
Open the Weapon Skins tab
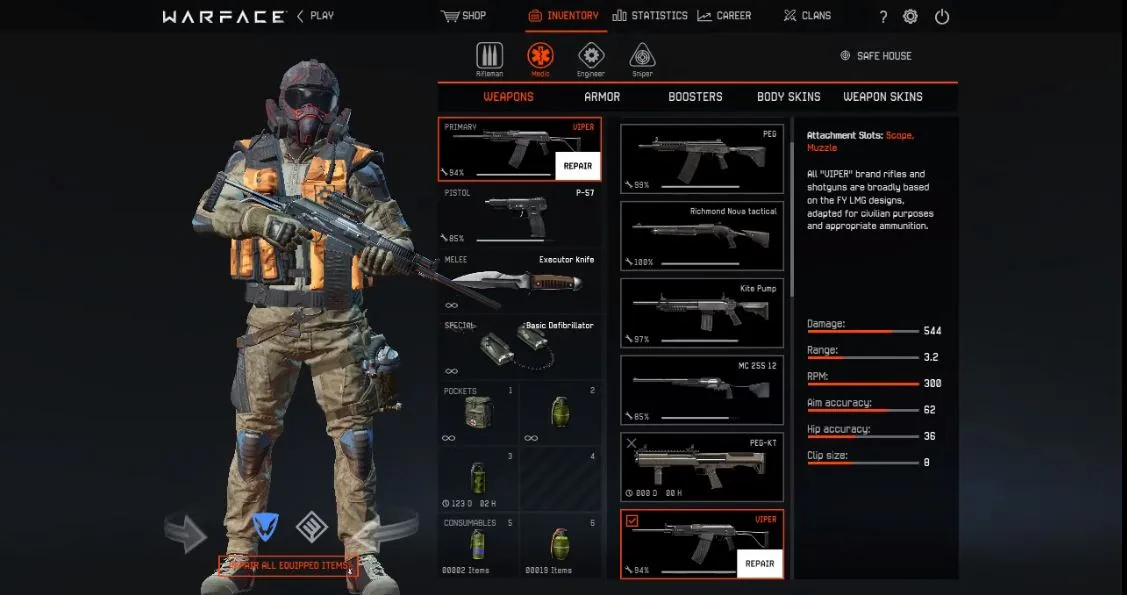tap(883, 97)
